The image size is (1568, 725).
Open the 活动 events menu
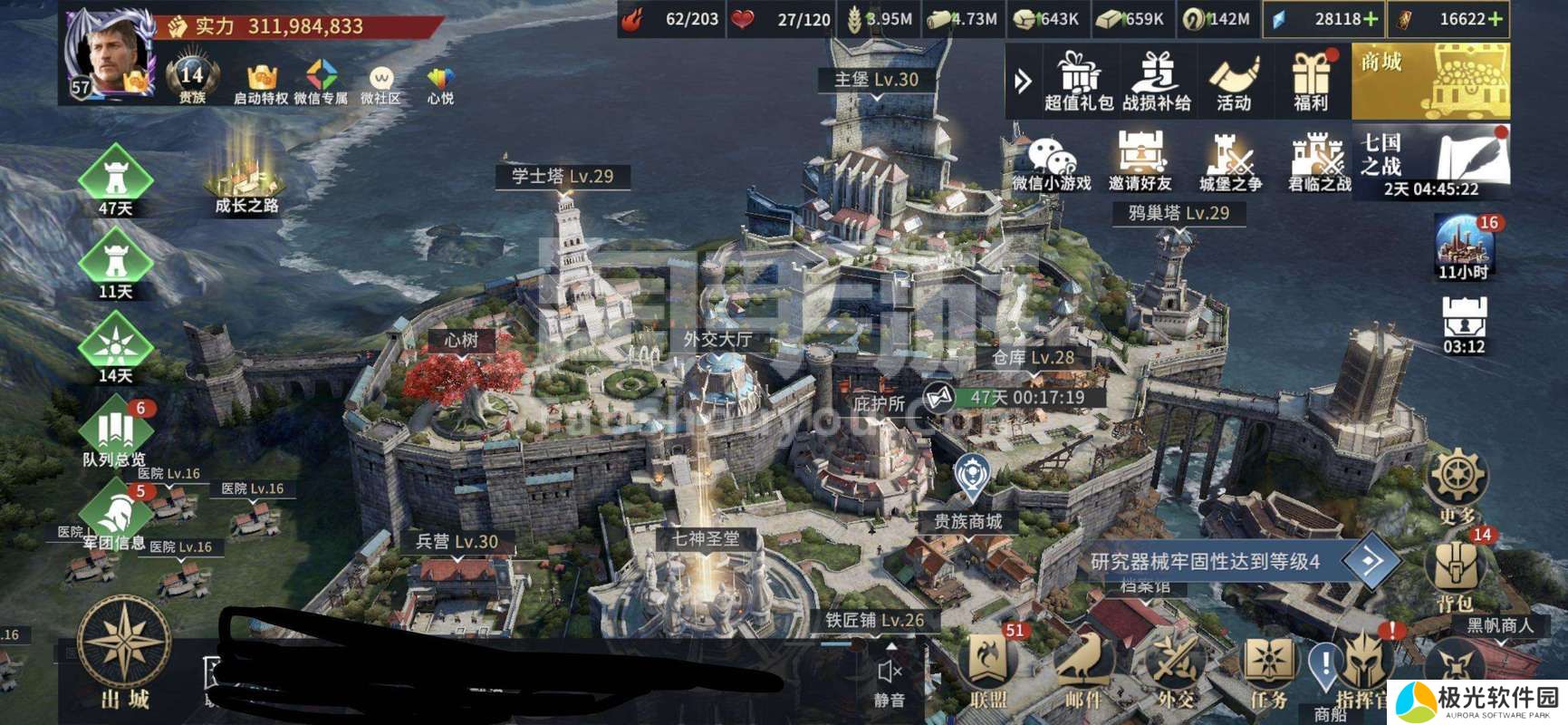pos(1234,80)
